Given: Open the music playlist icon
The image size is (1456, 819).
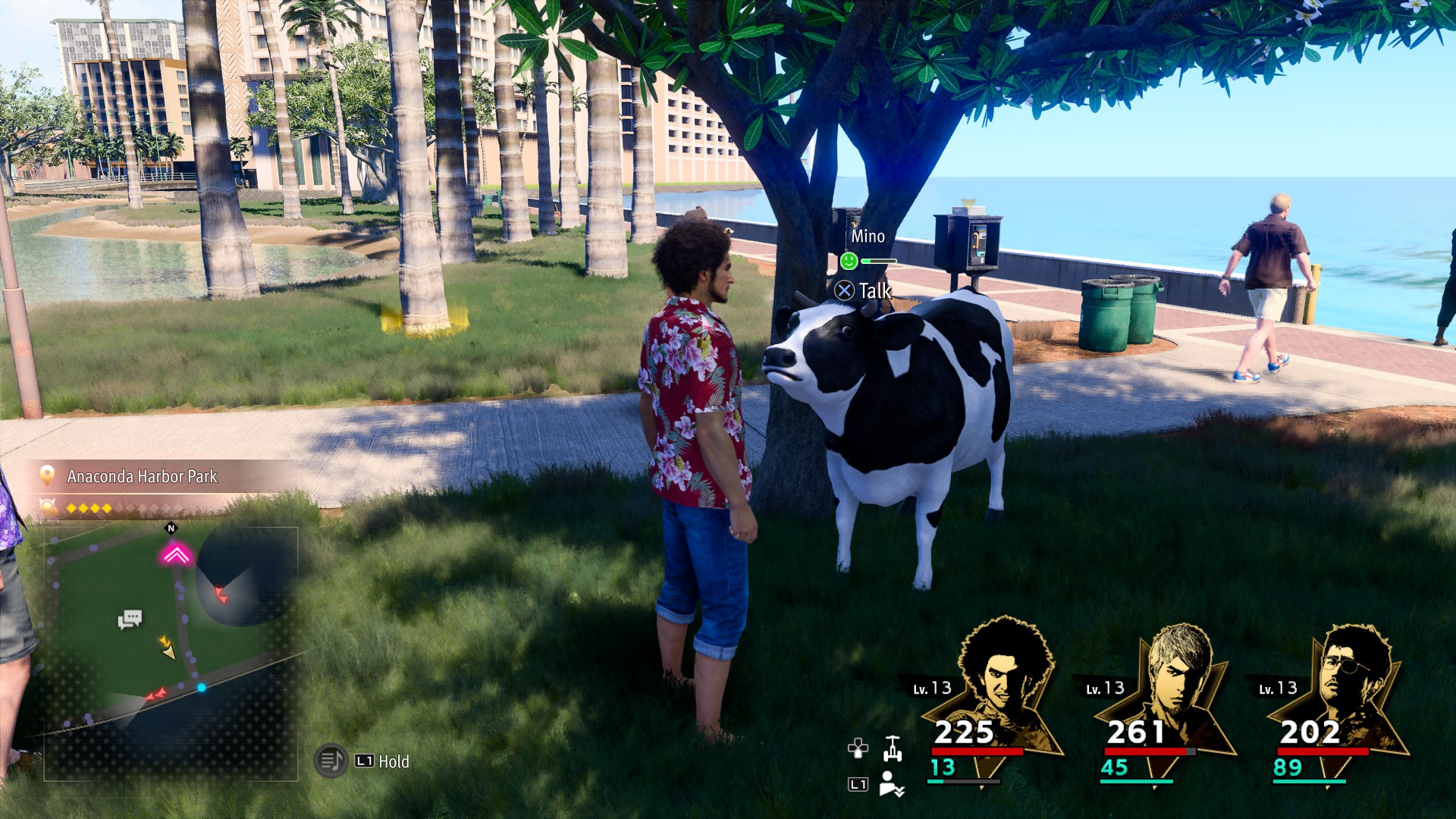Looking at the screenshot, I should (331, 761).
